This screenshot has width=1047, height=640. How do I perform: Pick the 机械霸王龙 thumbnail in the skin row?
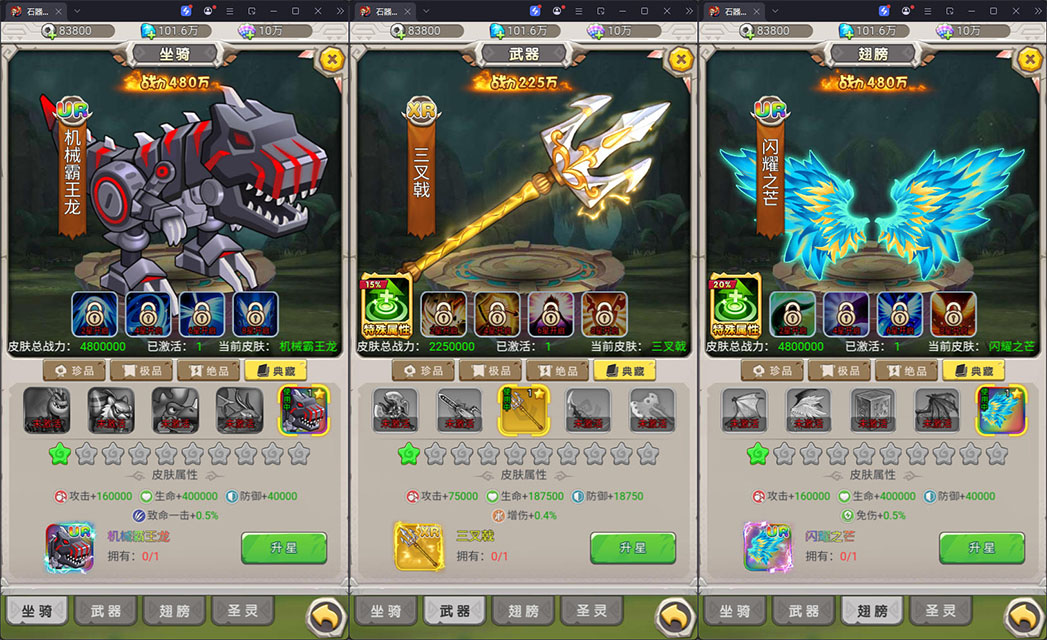pos(302,411)
